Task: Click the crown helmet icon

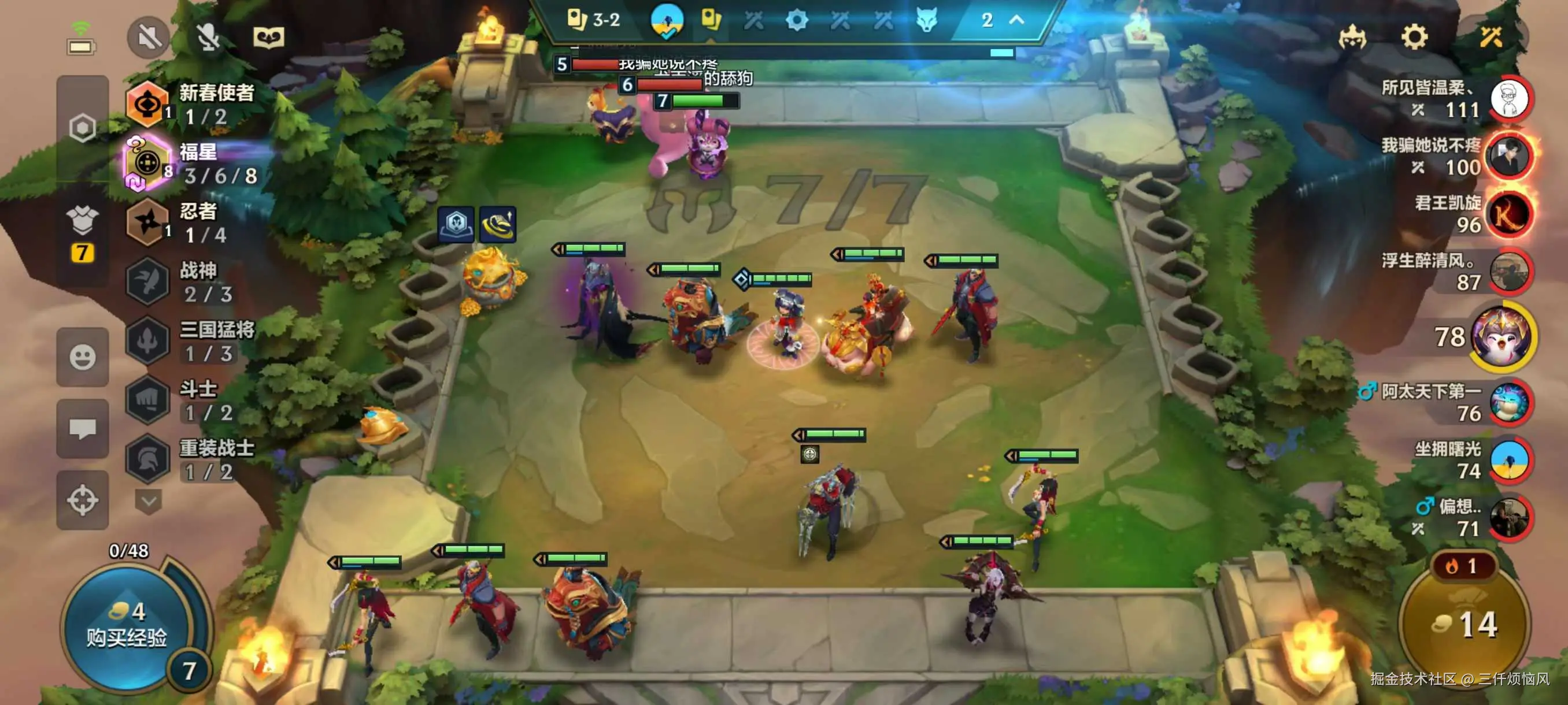Action: pos(1352,38)
